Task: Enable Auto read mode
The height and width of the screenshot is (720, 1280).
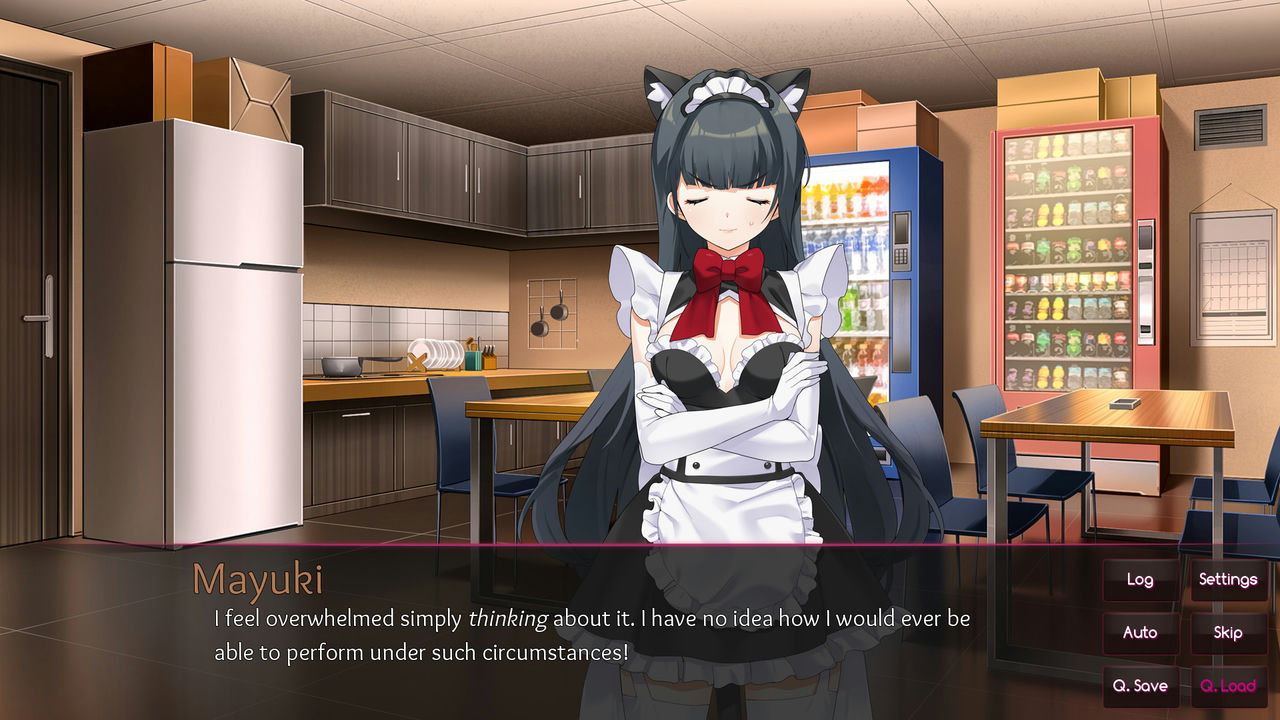Action: pyautogui.click(x=1140, y=633)
